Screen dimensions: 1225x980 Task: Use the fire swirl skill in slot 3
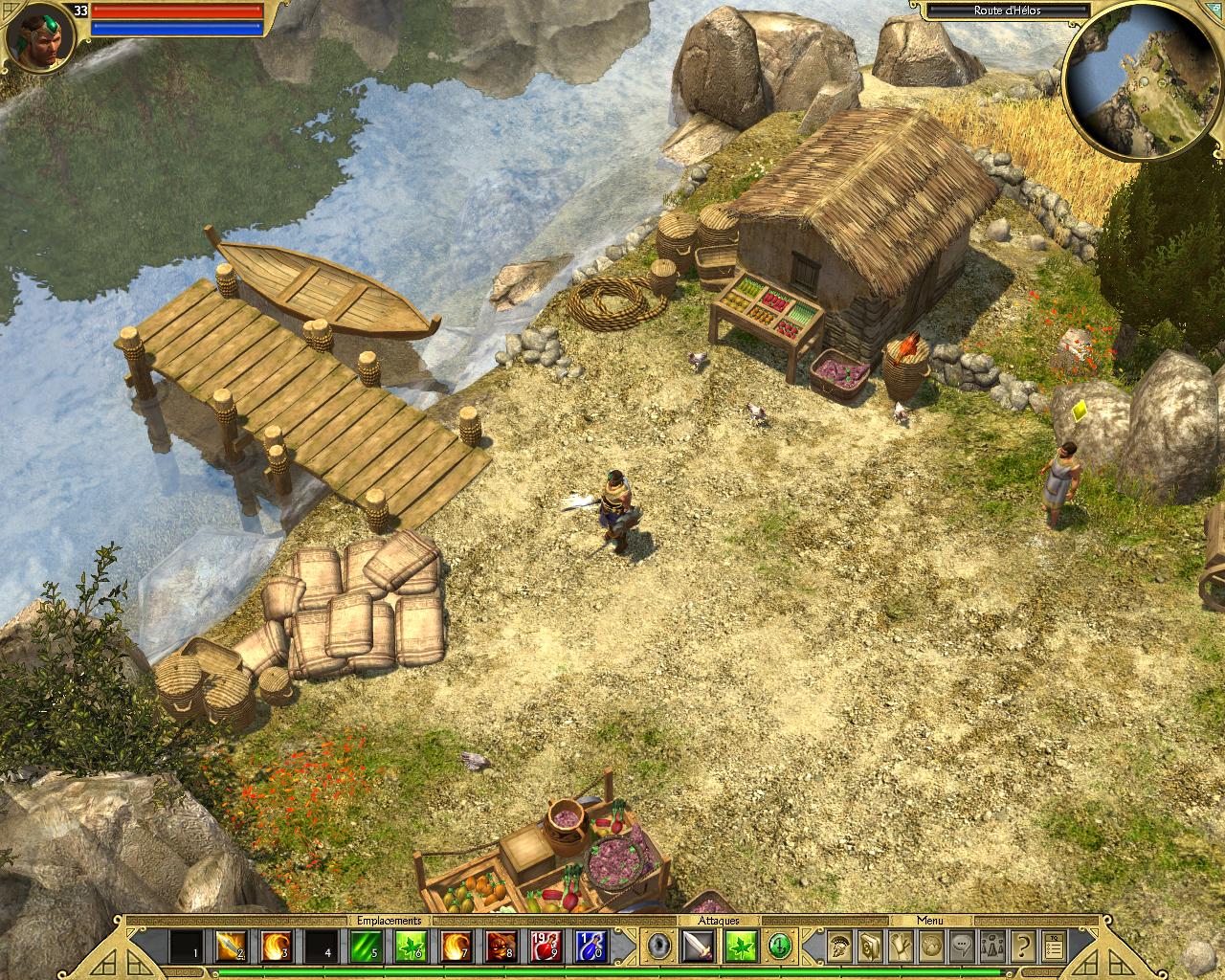click(275, 947)
